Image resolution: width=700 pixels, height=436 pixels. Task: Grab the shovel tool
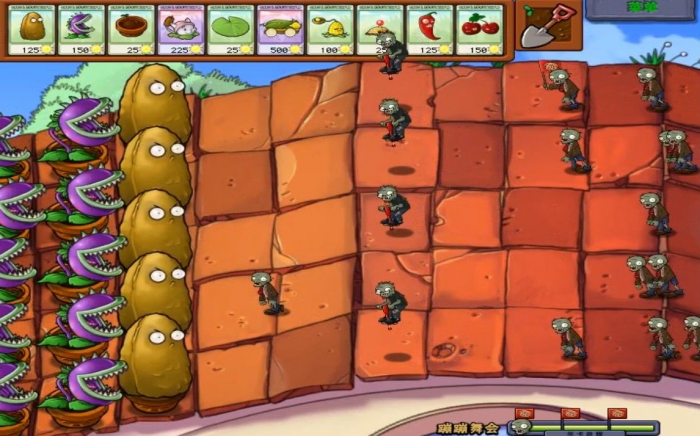[546, 25]
